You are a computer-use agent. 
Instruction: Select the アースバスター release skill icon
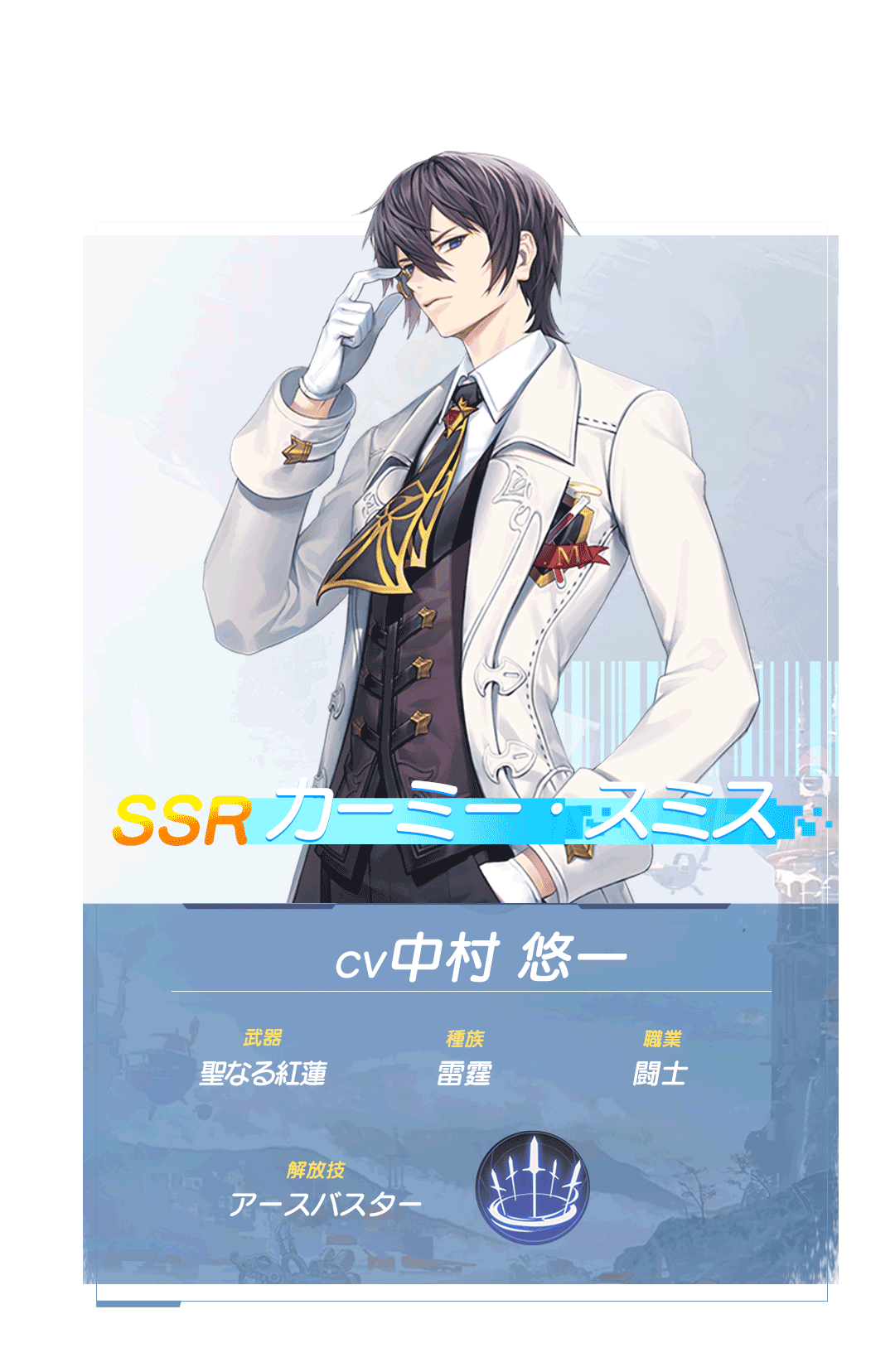[533, 1186]
